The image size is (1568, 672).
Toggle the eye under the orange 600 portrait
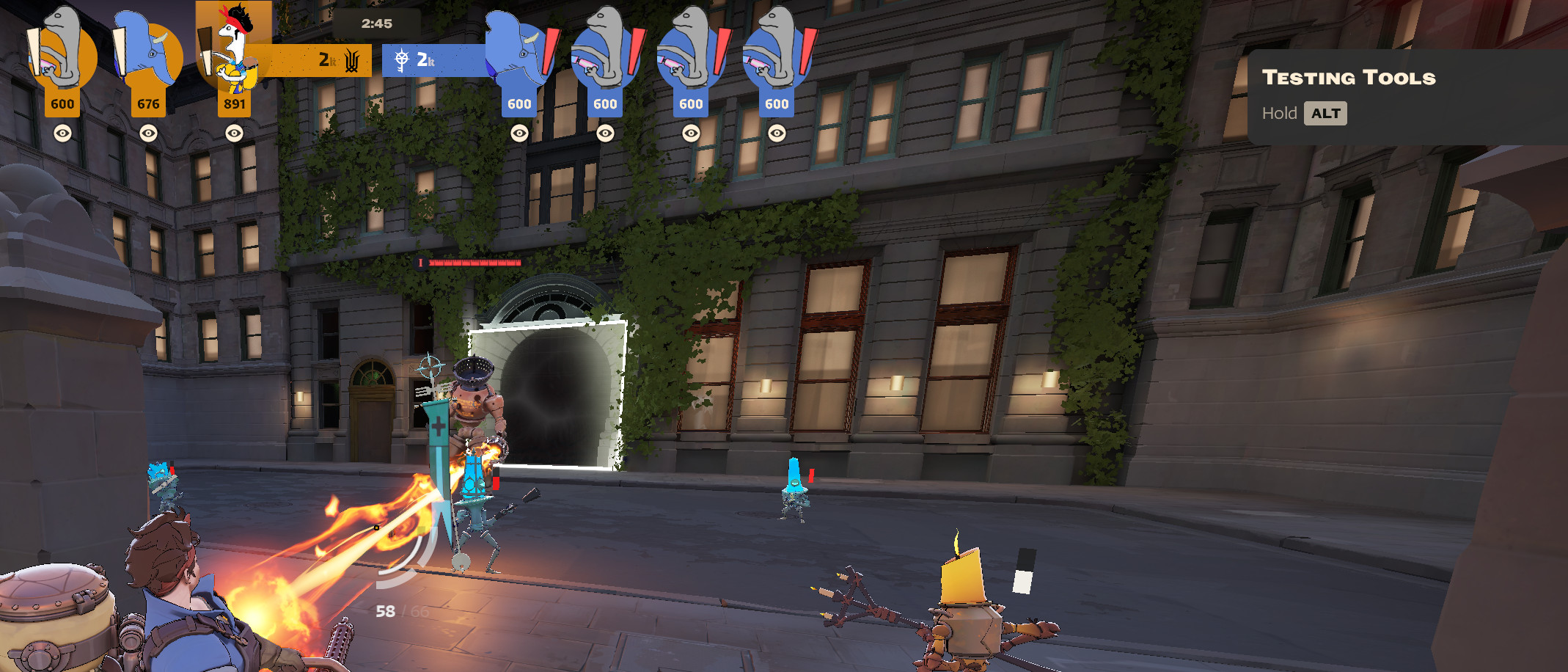[x=62, y=133]
